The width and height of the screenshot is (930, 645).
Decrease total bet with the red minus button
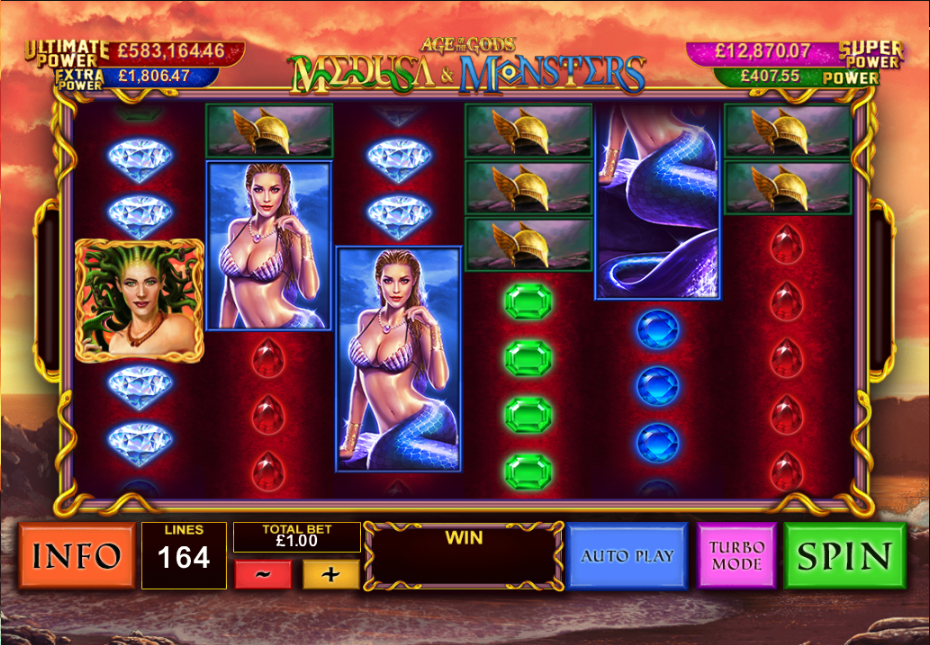tap(262, 574)
